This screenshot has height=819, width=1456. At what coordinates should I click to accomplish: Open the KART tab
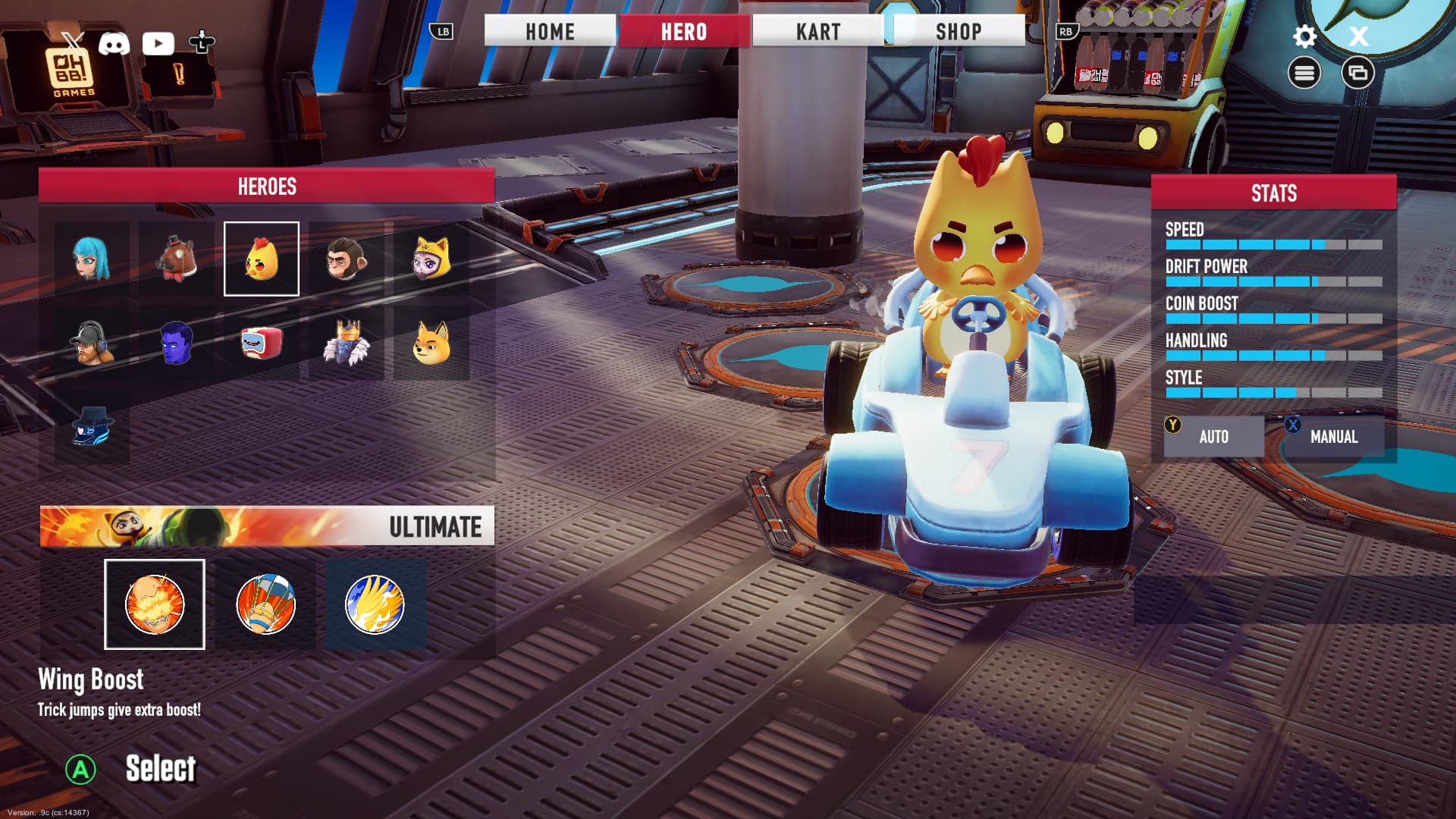[818, 32]
